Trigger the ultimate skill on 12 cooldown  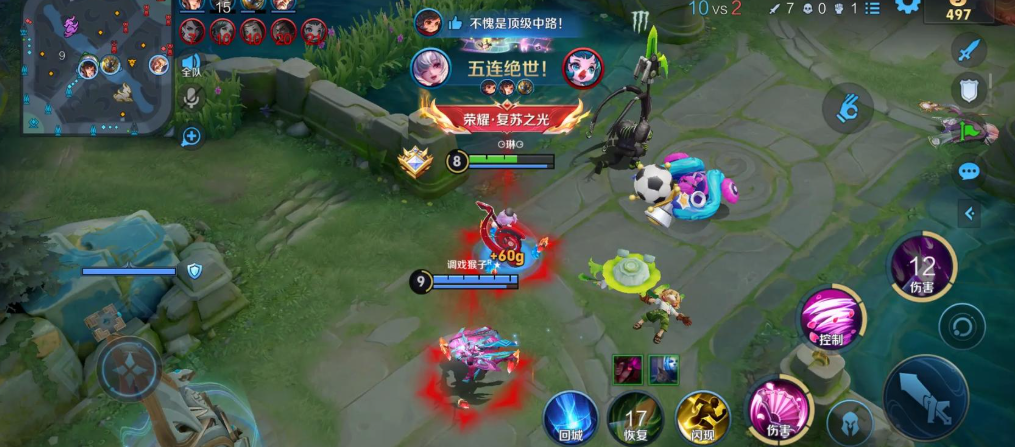point(921,268)
